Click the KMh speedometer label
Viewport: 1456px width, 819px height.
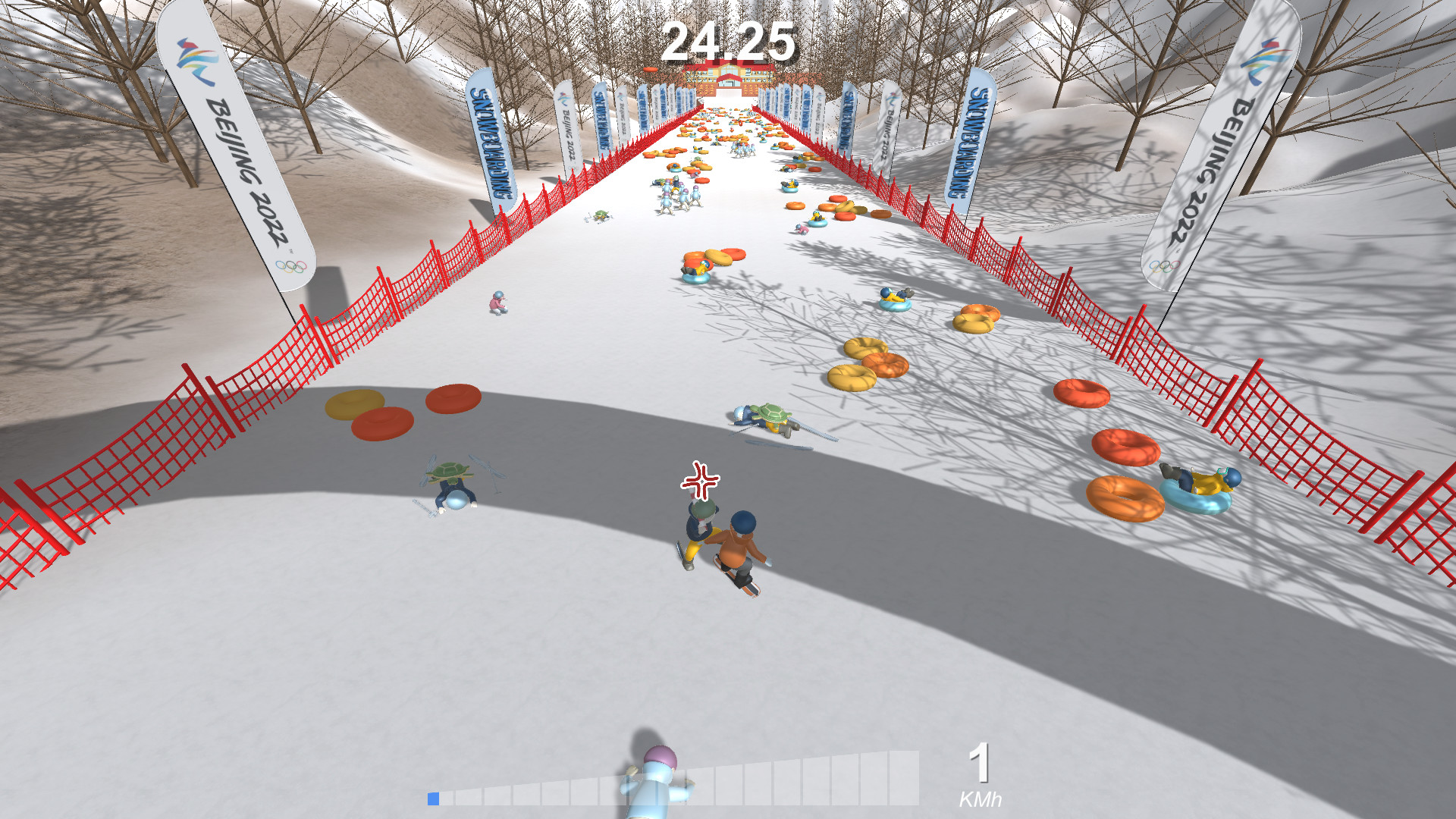click(981, 797)
